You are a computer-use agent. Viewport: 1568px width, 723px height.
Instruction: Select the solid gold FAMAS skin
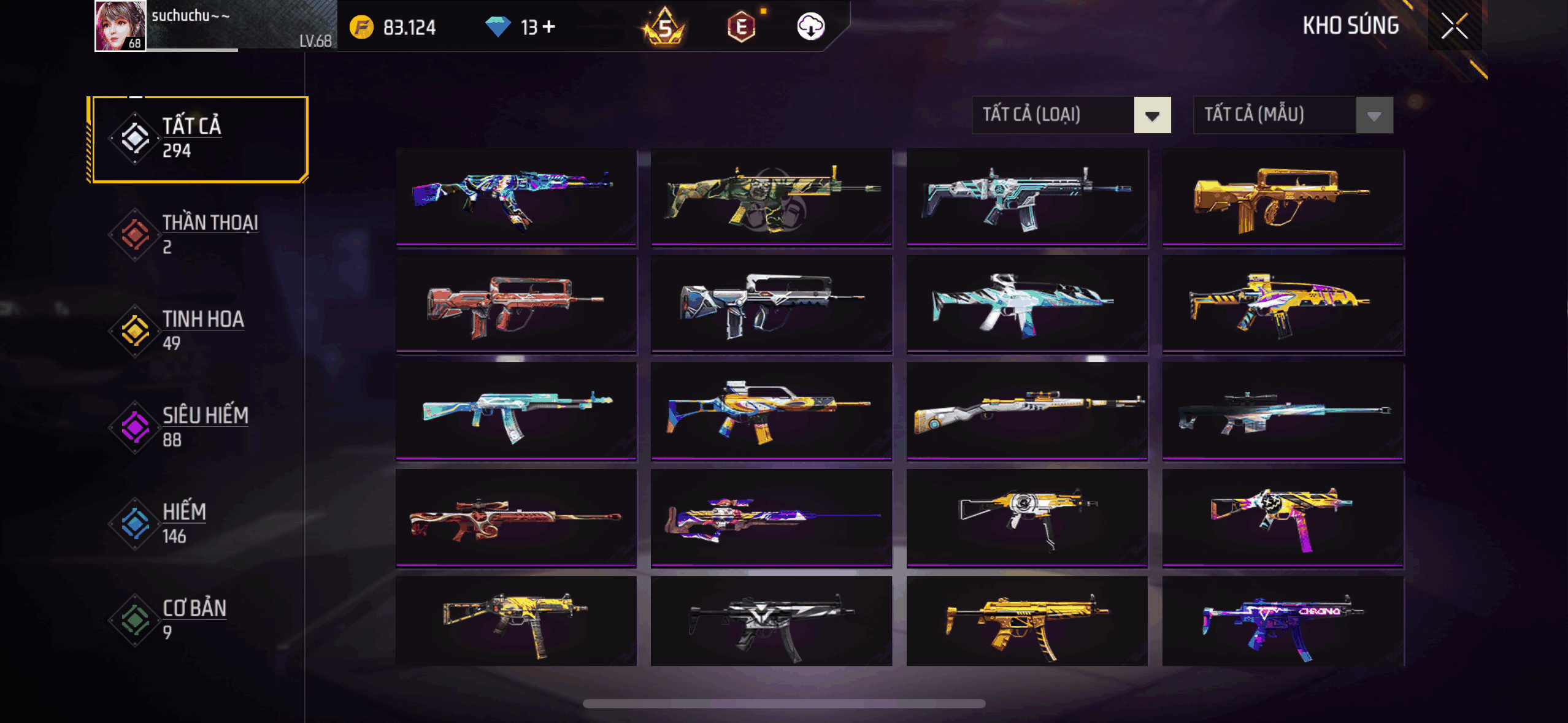tap(1282, 197)
